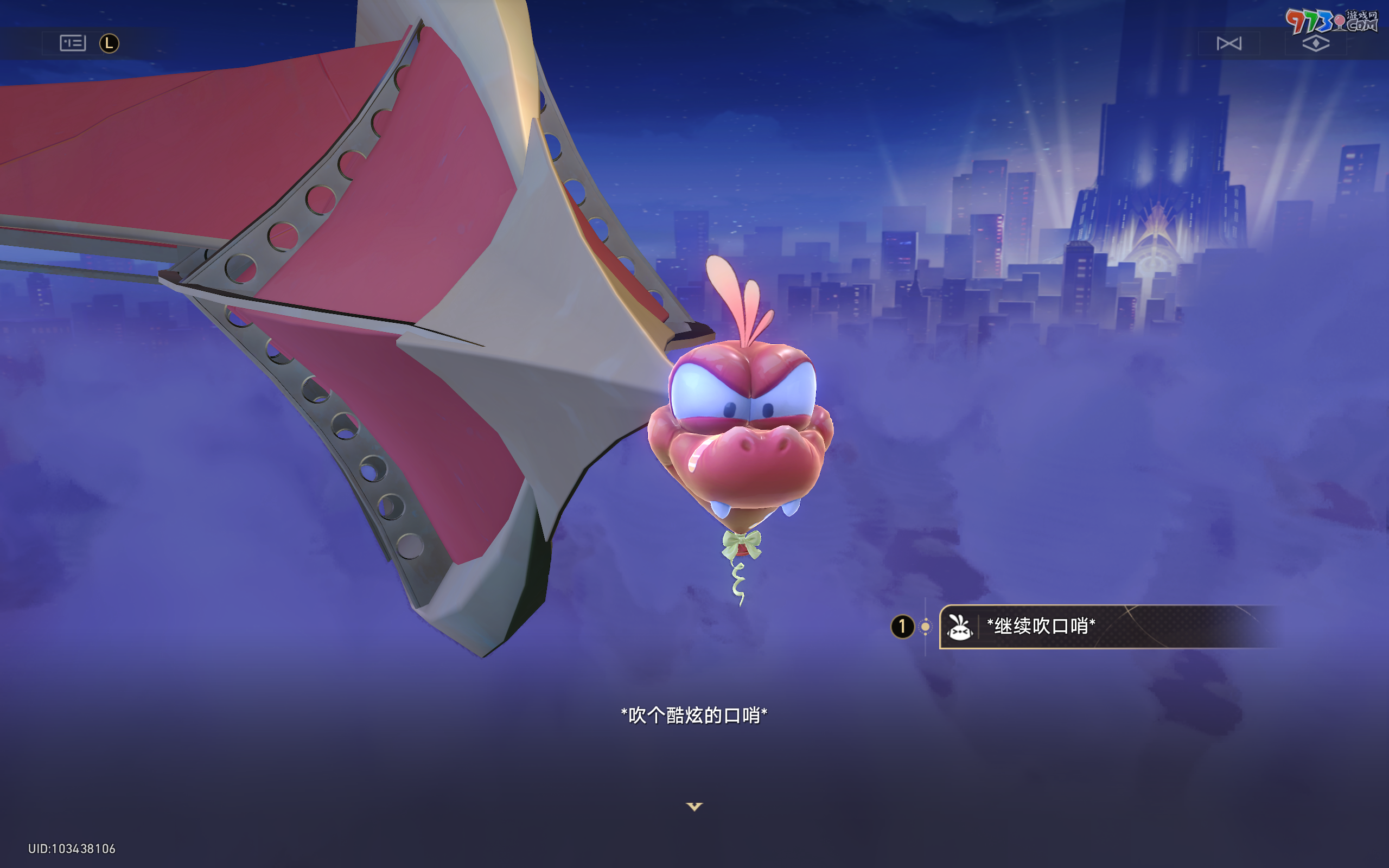Toggle game interface visibility
The height and width of the screenshot is (868, 1389).
(x=1316, y=43)
